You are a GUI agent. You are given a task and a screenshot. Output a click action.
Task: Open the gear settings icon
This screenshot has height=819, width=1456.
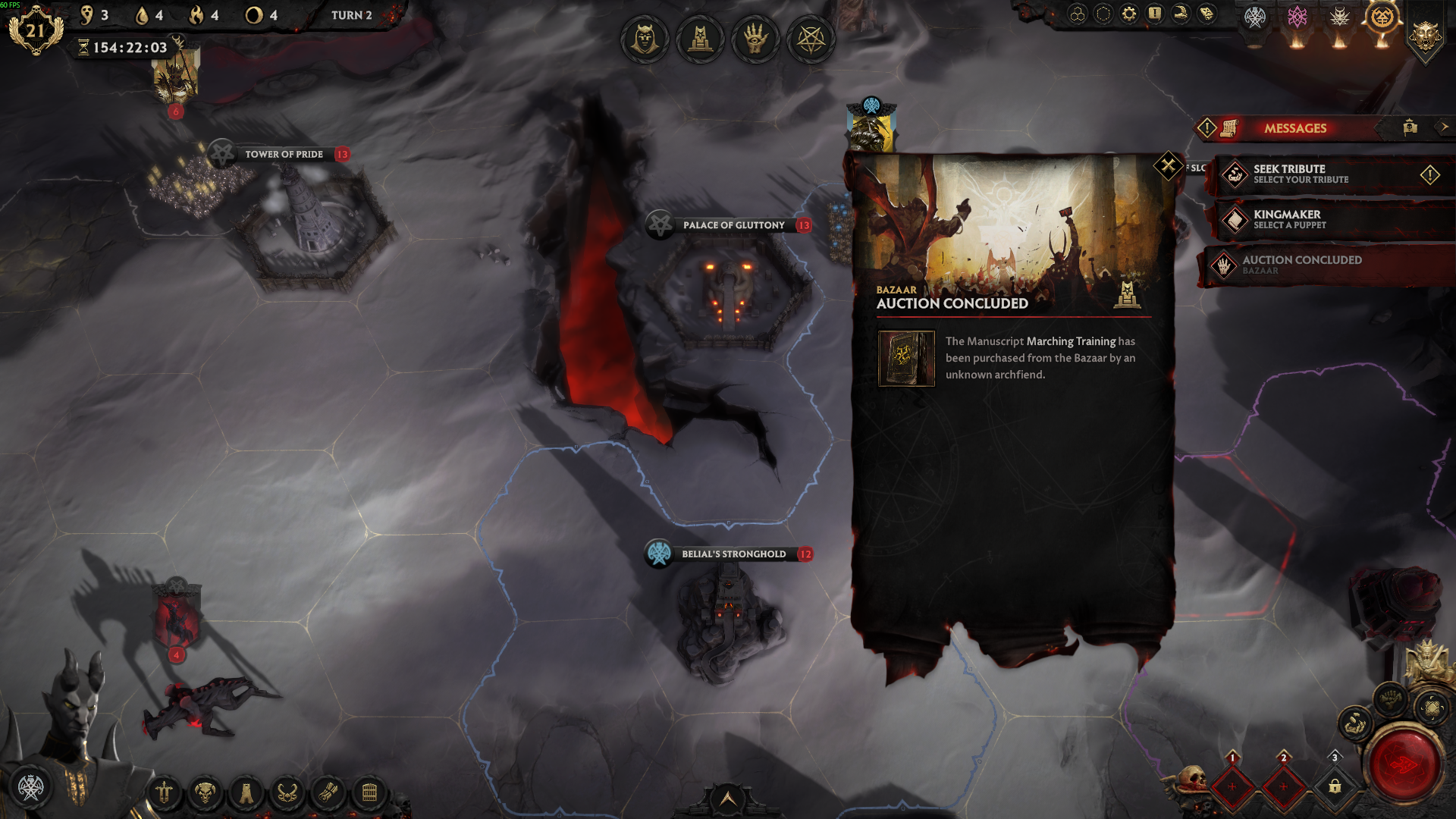pyautogui.click(x=1129, y=14)
